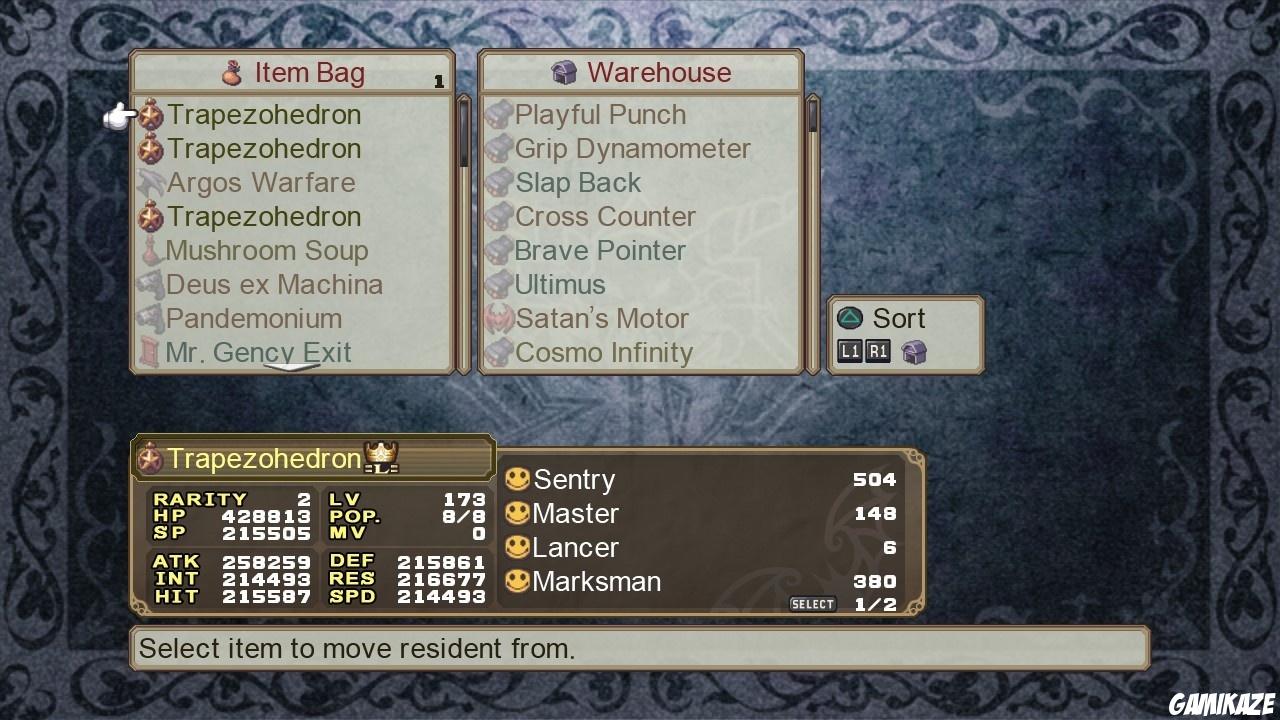Screen dimensions: 1280x720
Task: Select the Deus ex Machina item
Action: [x=276, y=284]
